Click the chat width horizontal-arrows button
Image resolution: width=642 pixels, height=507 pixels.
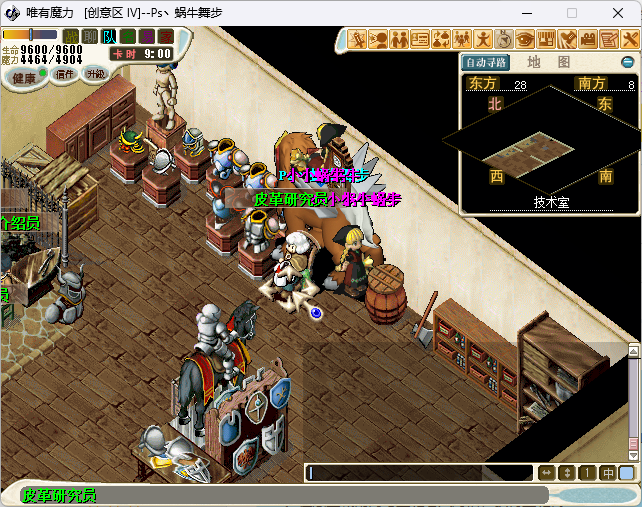click(x=546, y=473)
